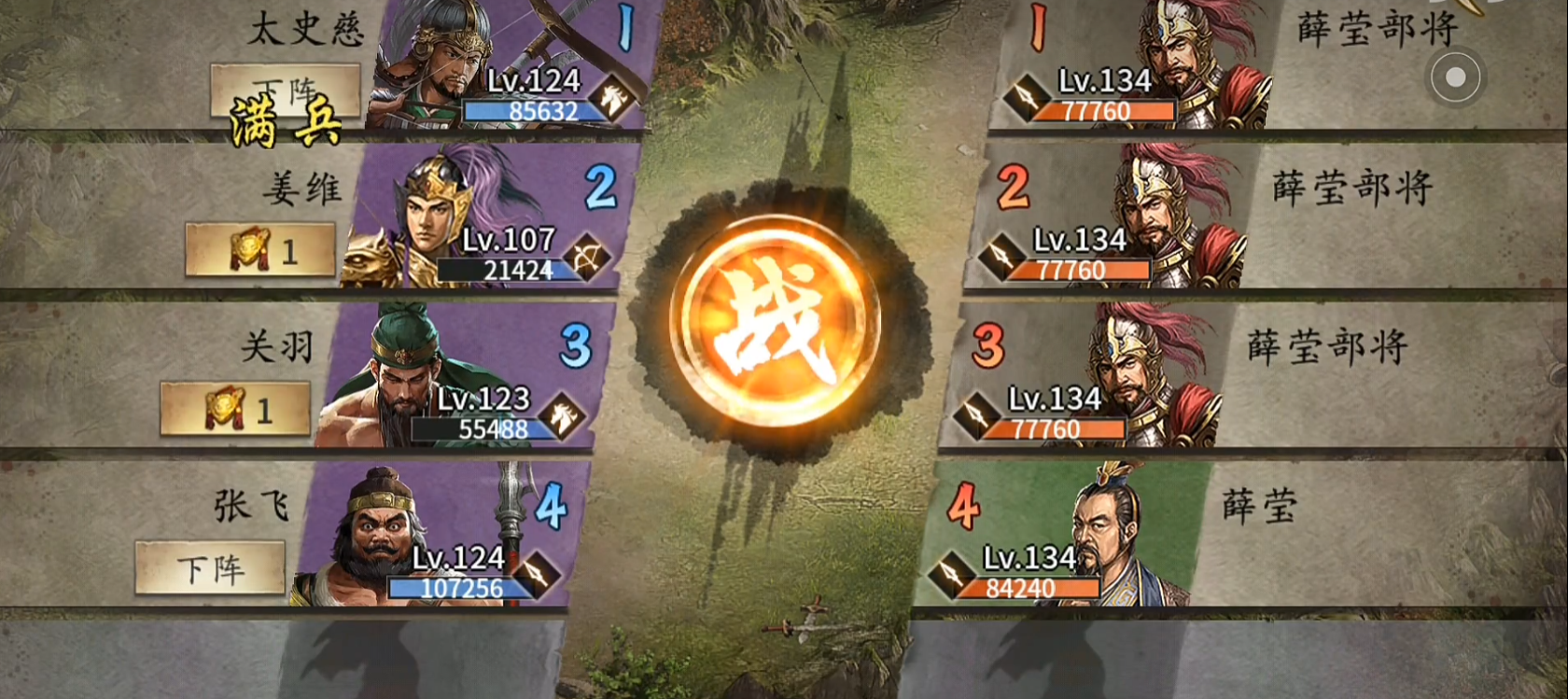Select 太史慈's general portrait card
The image size is (1568, 699).
pyautogui.click(x=509, y=65)
